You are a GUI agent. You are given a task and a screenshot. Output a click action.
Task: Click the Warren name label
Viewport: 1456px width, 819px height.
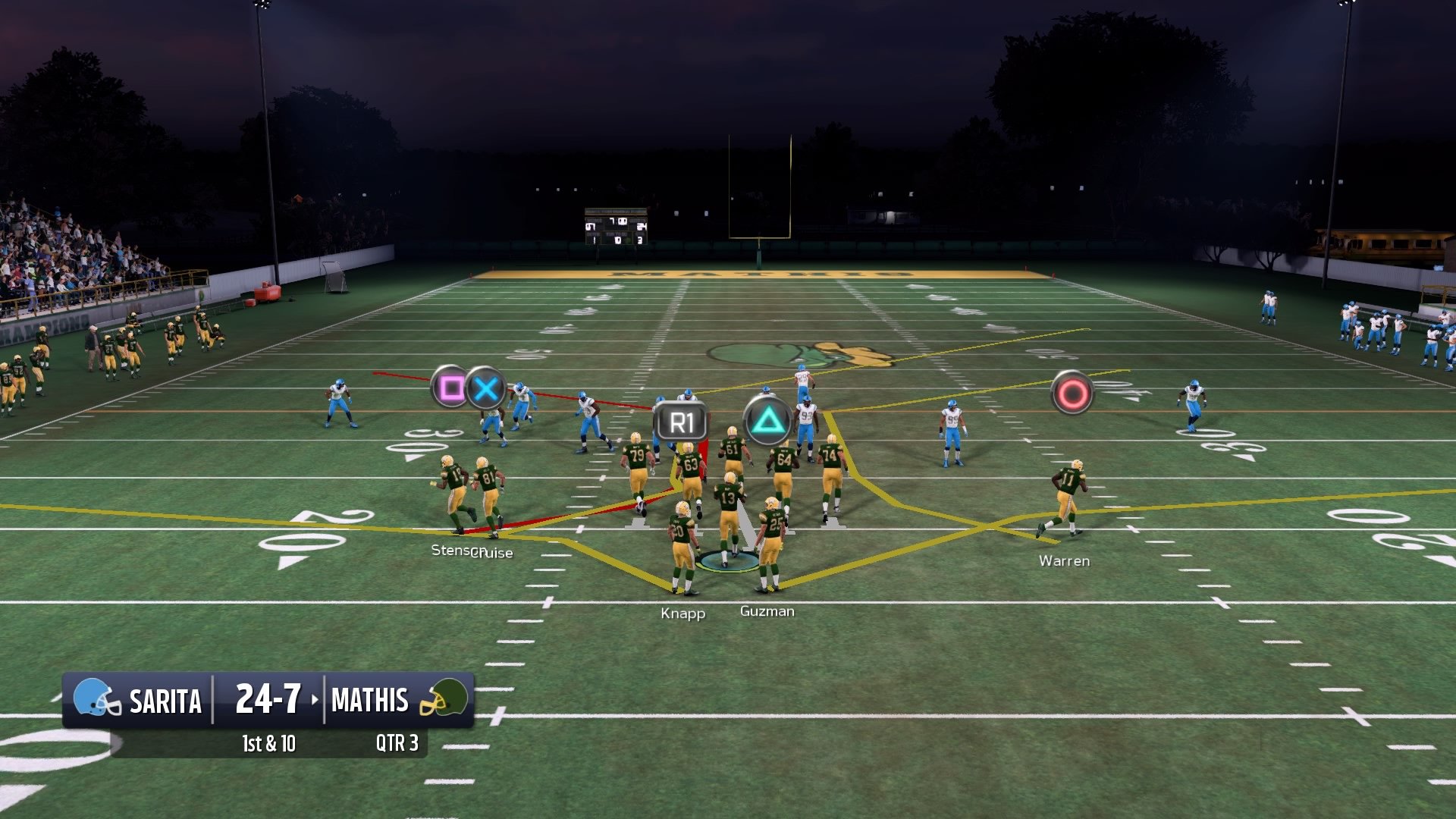(x=1065, y=561)
